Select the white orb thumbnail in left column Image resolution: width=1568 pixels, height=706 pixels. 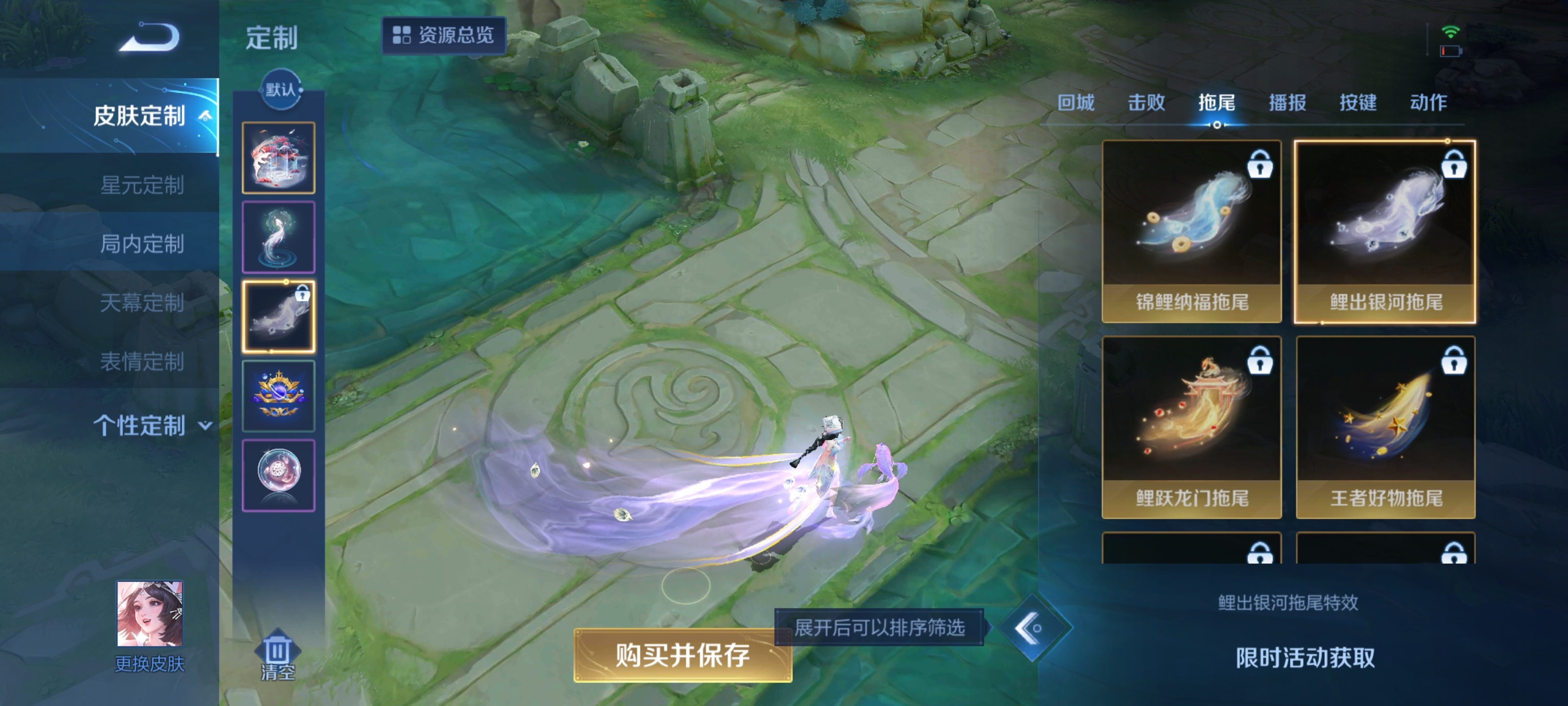click(x=279, y=475)
